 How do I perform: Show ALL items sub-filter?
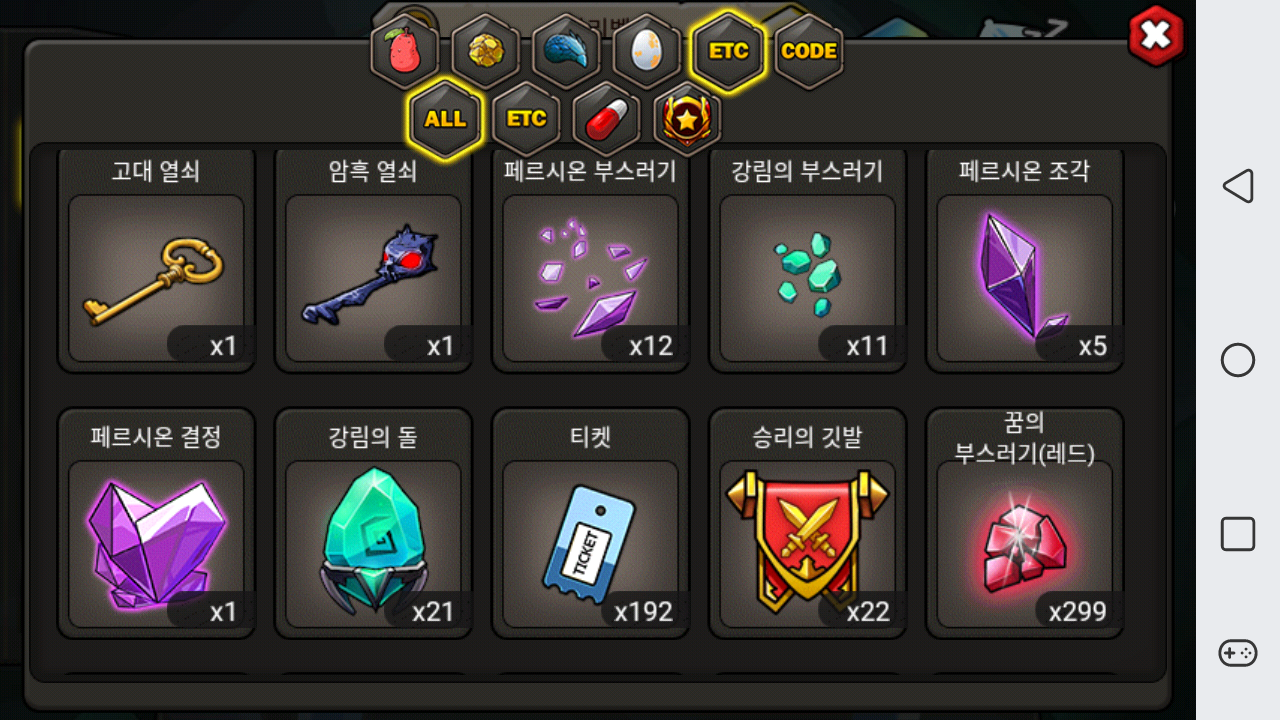click(x=445, y=119)
